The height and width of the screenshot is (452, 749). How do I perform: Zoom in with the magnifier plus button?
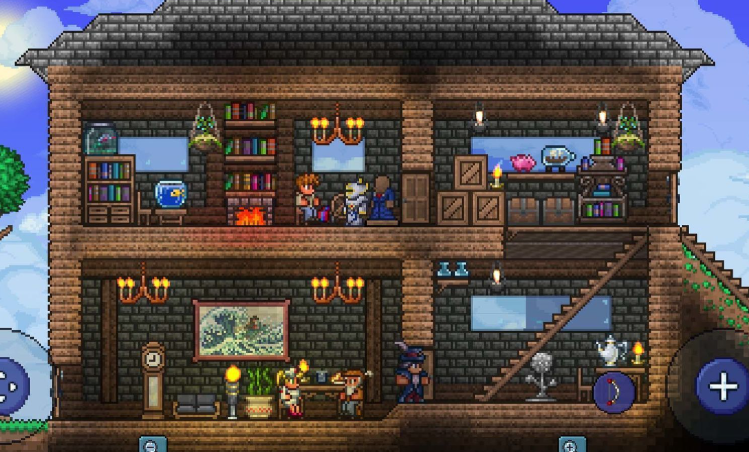[x=571, y=444]
